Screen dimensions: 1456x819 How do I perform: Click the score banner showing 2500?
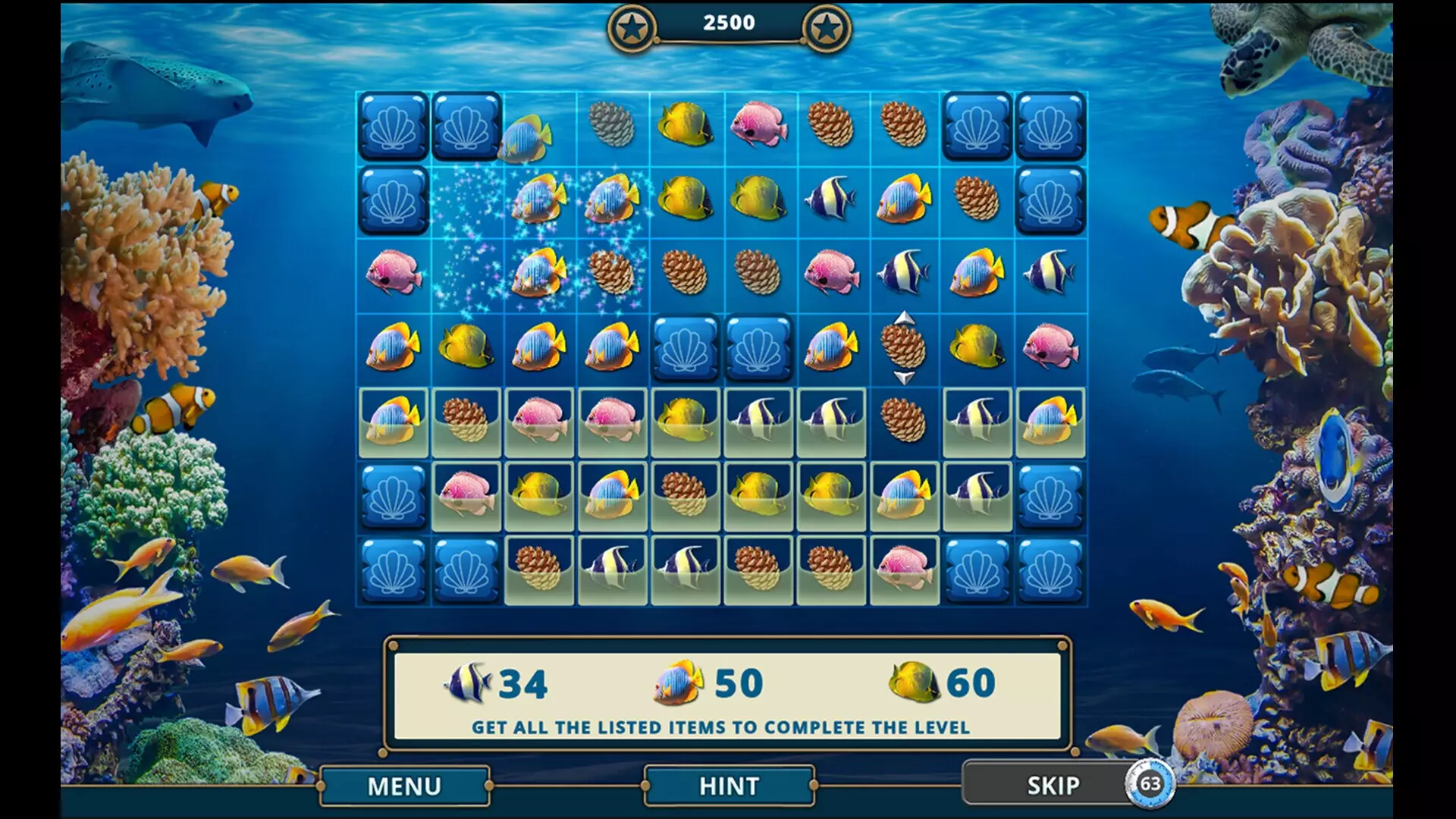point(728,21)
